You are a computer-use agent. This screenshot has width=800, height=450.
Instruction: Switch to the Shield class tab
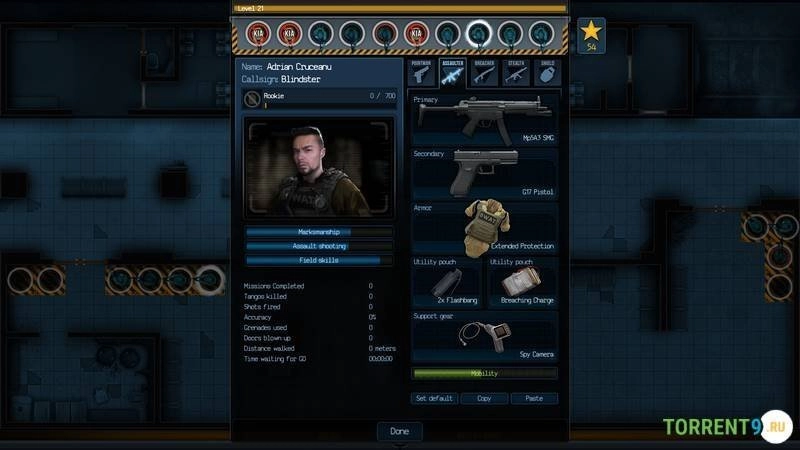[x=546, y=72]
